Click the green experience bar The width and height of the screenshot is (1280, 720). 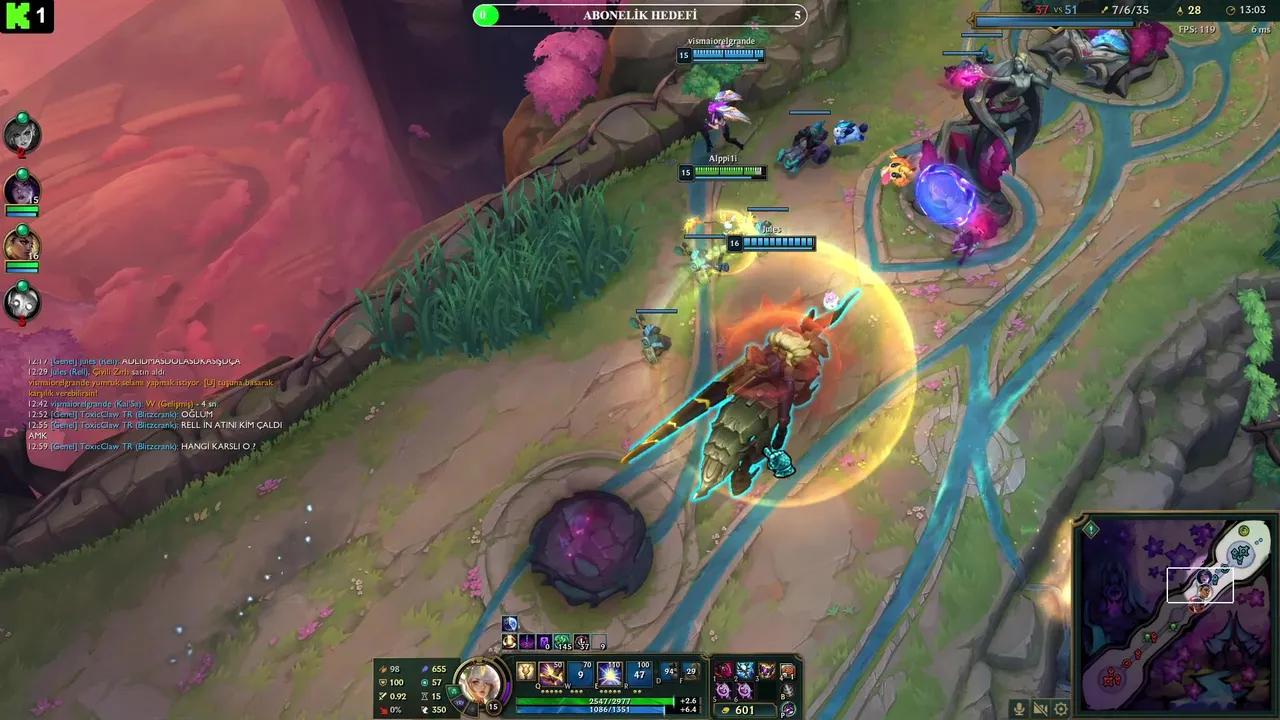pyautogui.click(x=595, y=701)
